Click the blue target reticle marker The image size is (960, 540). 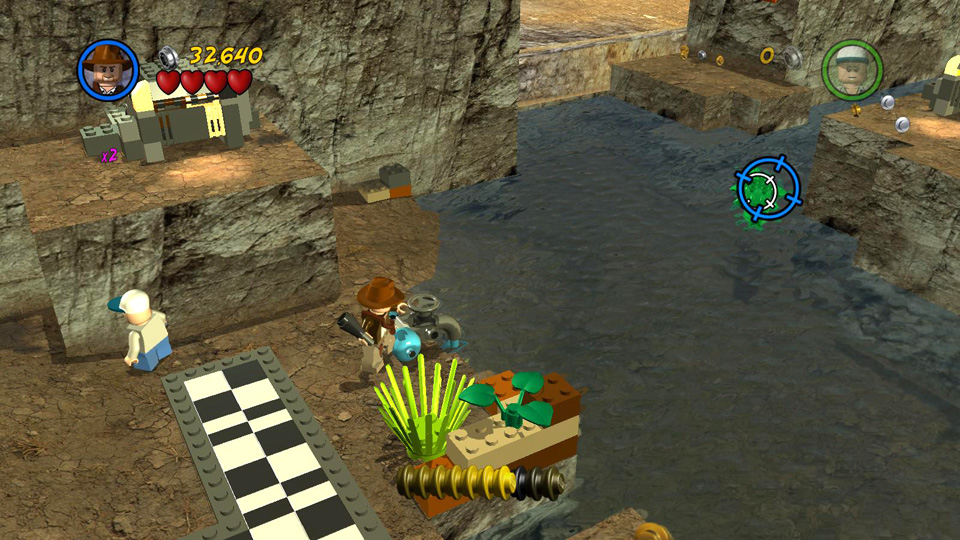coord(769,190)
